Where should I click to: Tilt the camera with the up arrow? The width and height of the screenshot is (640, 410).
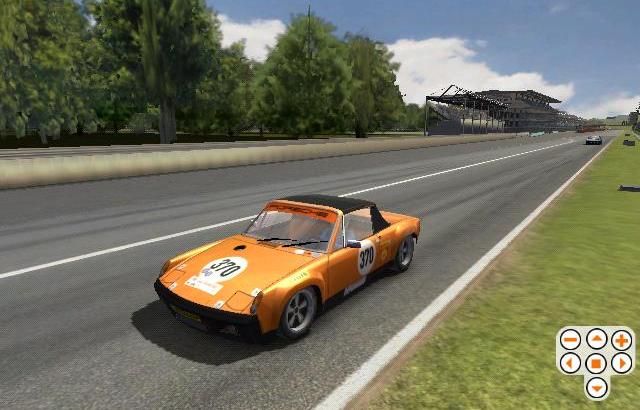point(596,340)
